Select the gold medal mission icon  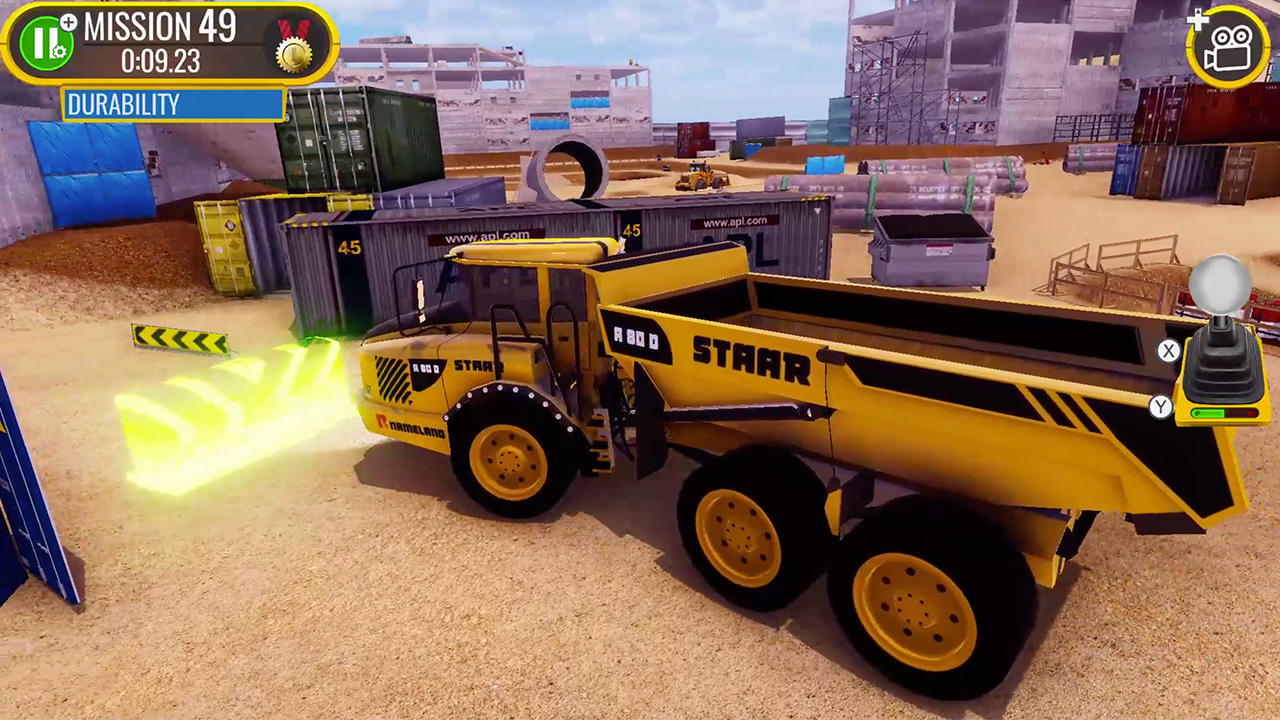point(294,47)
